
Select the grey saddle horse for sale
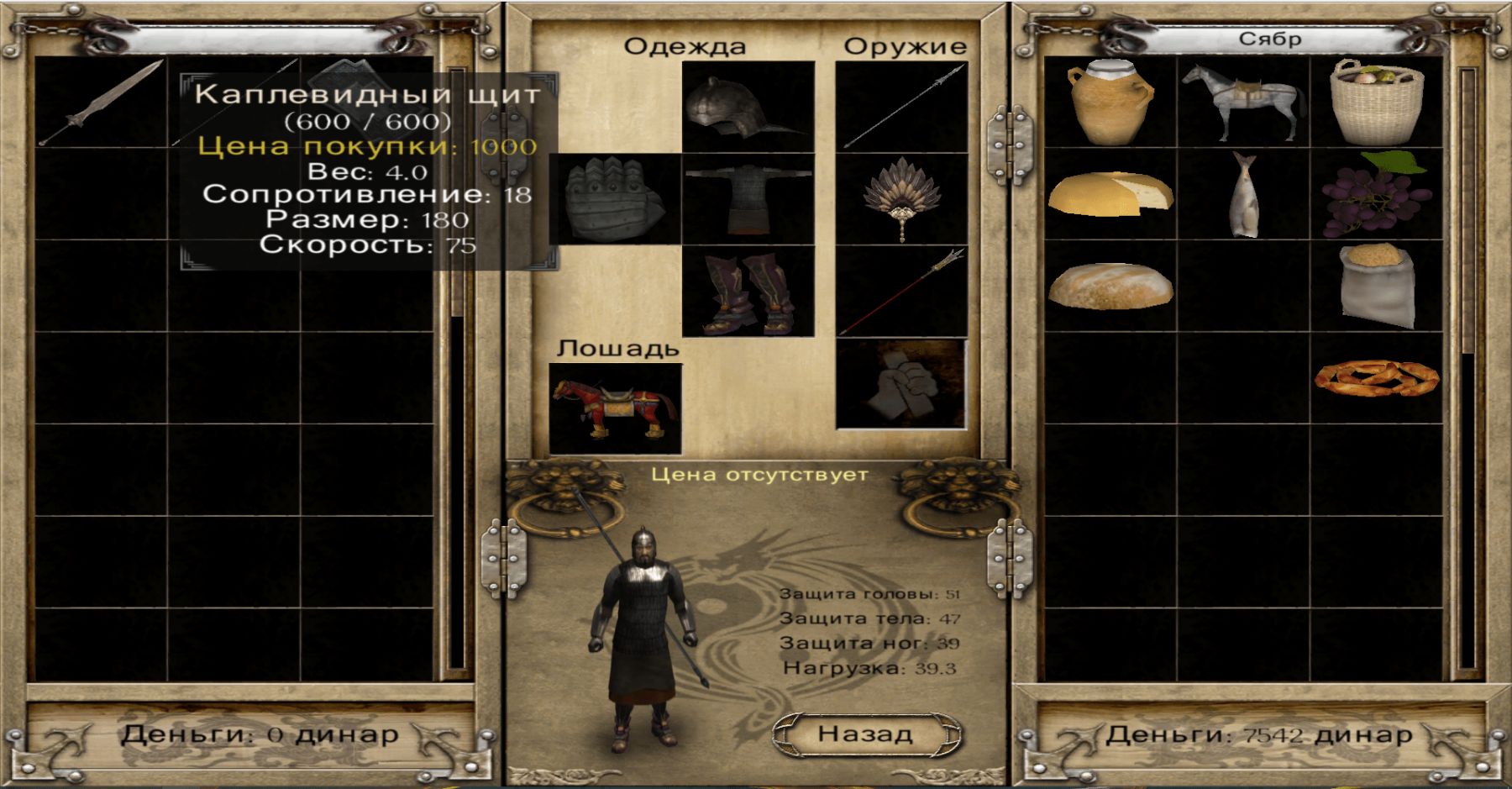click(1243, 103)
